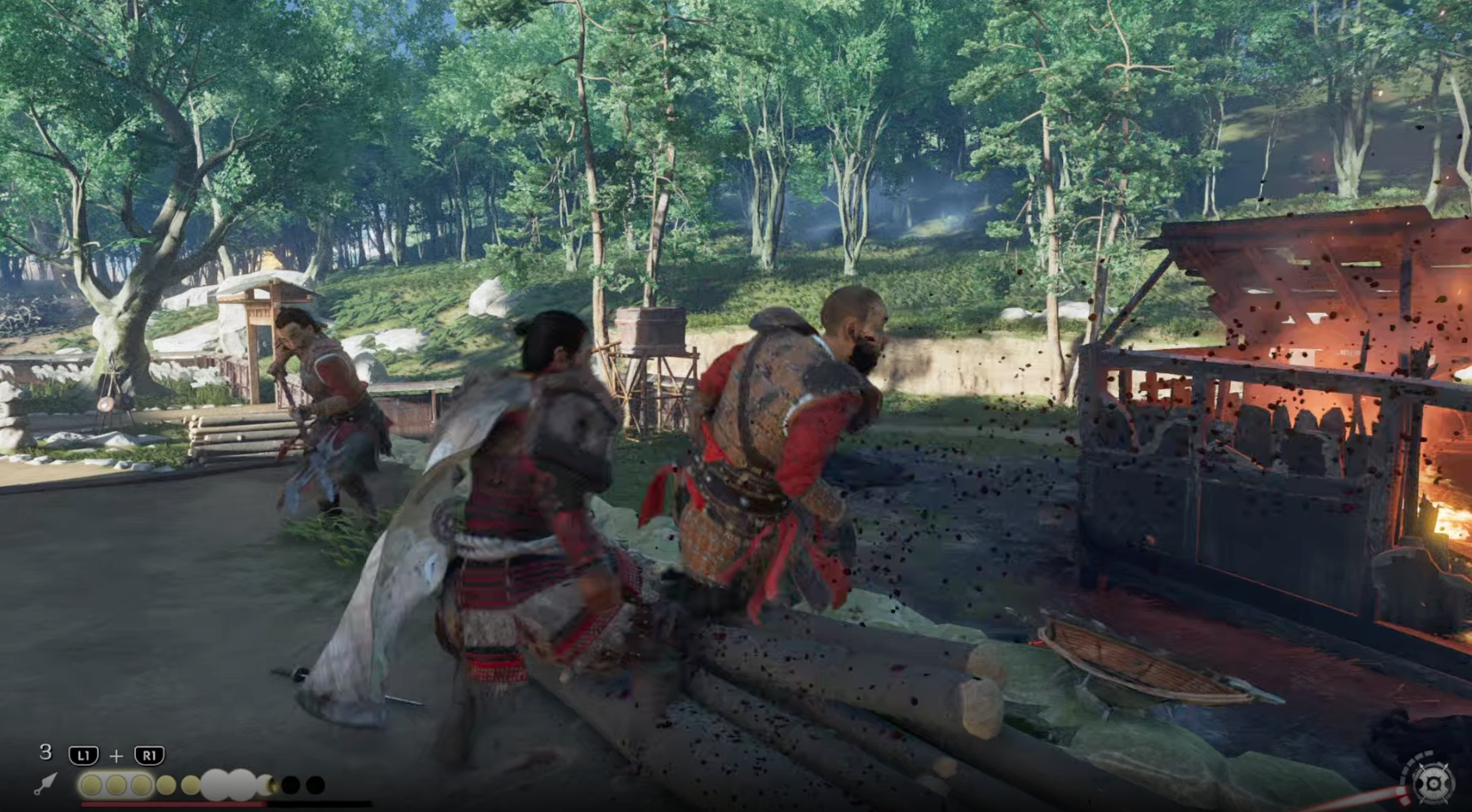
Task: Select the kunai throwing weapon icon
Action: pyautogui.click(x=45, y=784)
